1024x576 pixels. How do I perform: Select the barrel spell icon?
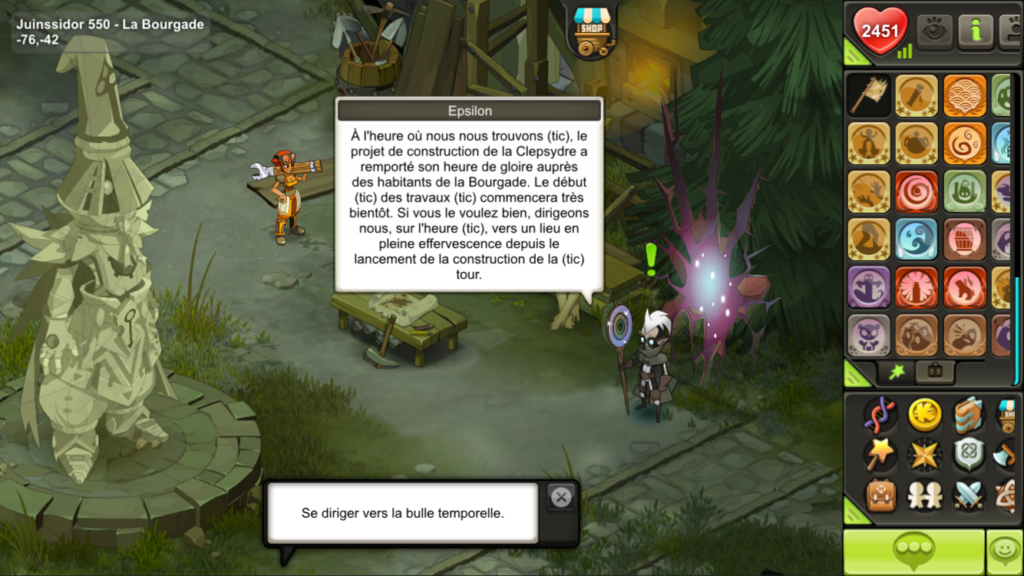(965, 239)
